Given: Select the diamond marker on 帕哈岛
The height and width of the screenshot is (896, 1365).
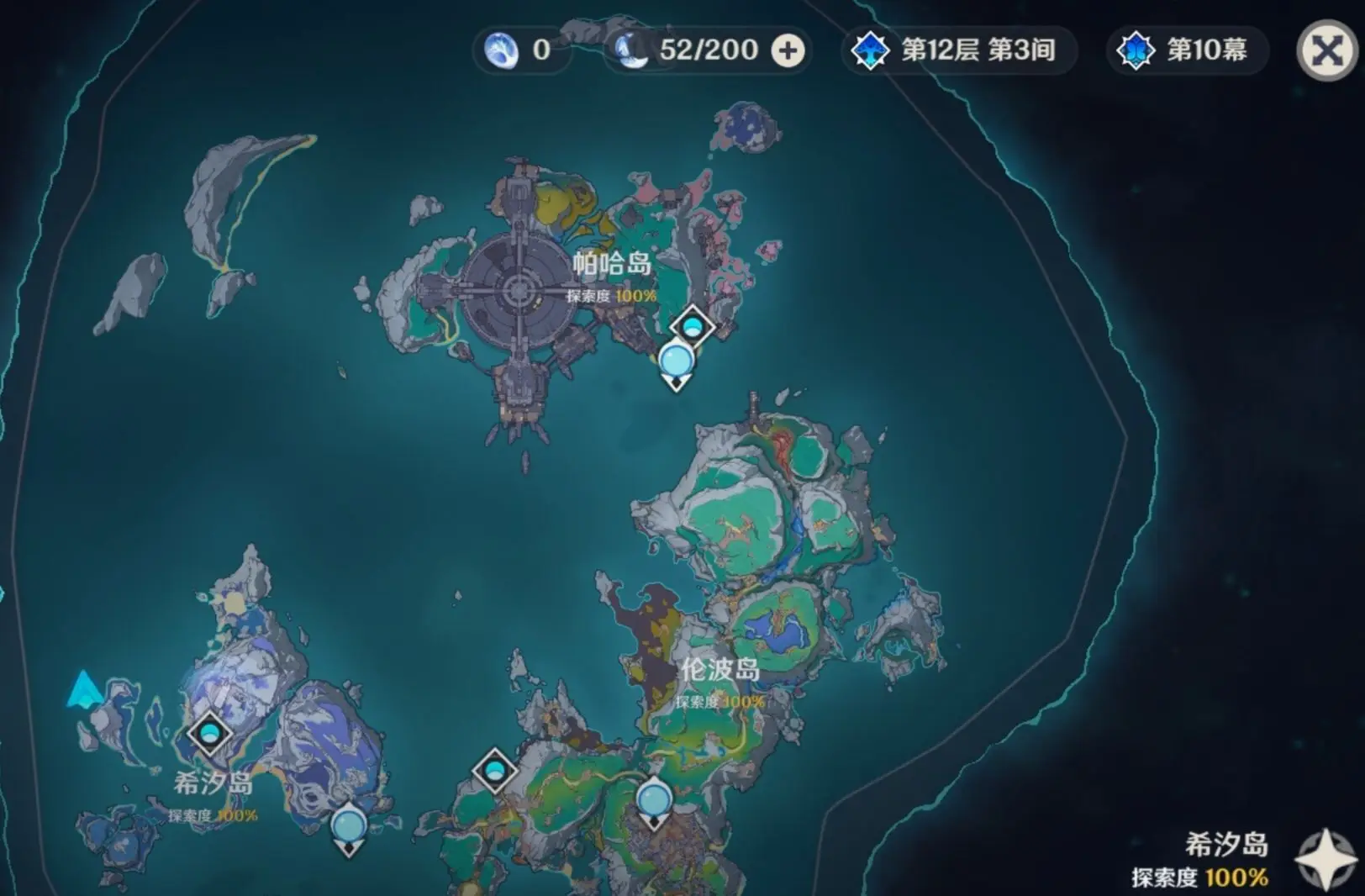Looking at the screenshot, I should [x=692, y=326].
